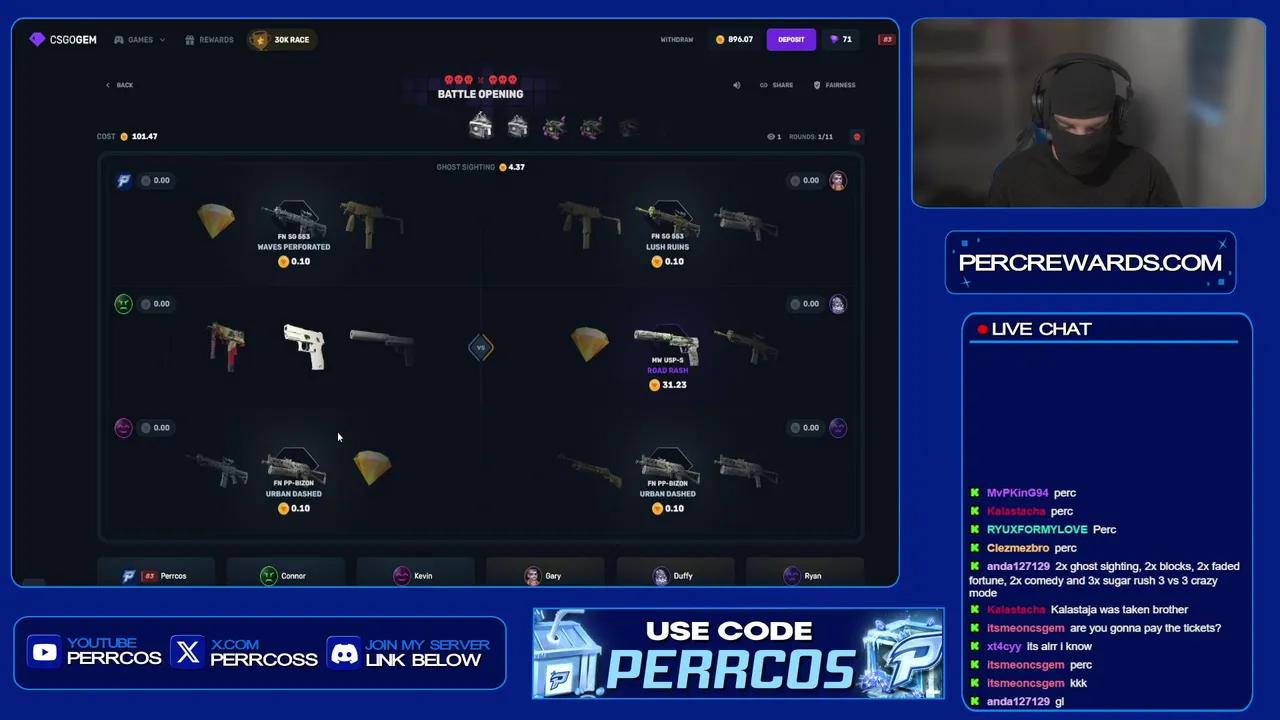The image size is (1280, 720).
Task: Select the Rewards gift icon
Action: pos(190,40)
